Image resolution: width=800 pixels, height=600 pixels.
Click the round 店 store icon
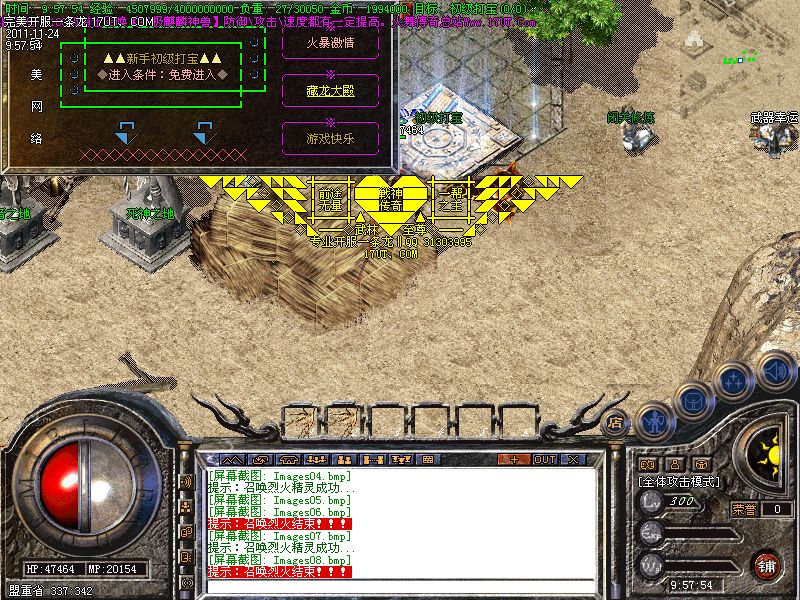616,423
